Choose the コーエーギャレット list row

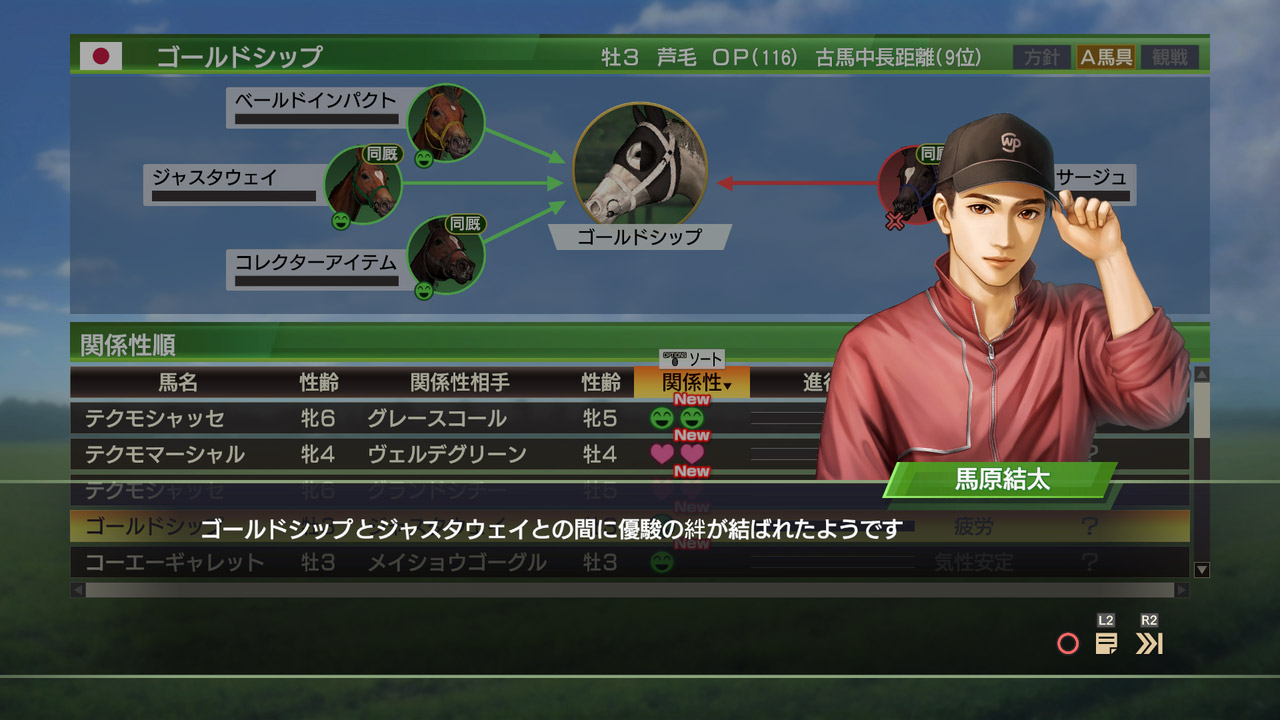point(400,563)
